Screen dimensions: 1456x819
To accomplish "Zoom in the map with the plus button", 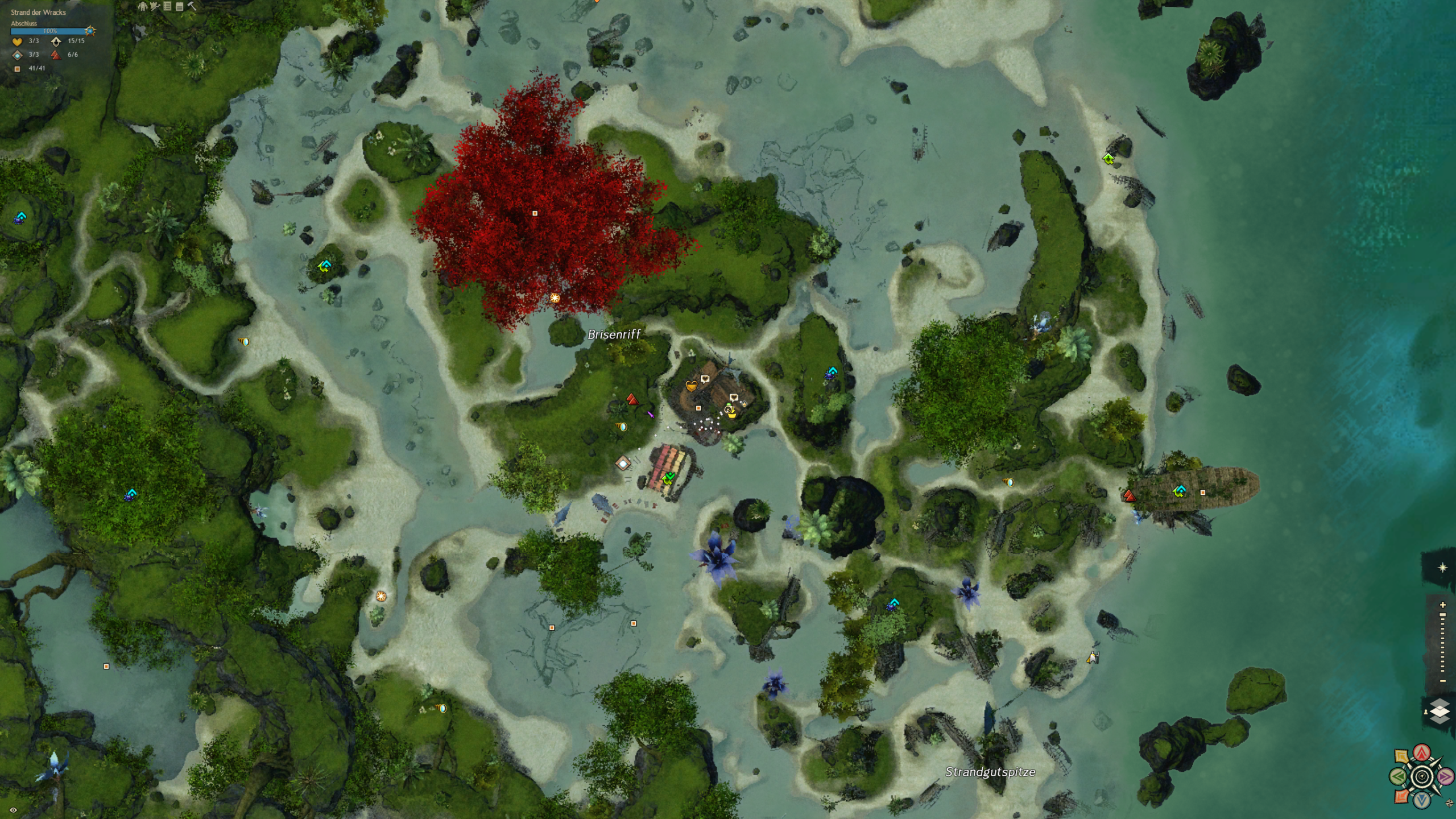I will (1442, 605).
